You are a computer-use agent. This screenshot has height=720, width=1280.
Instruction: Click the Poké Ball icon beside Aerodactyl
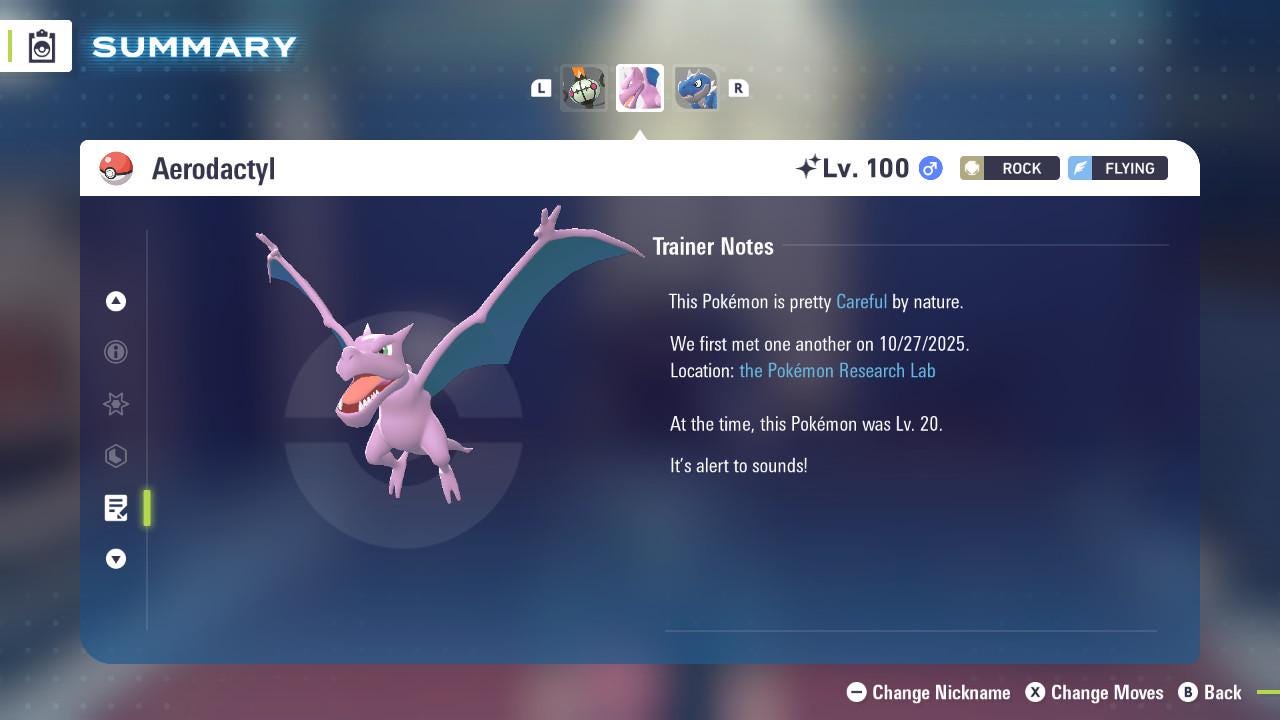116,168
